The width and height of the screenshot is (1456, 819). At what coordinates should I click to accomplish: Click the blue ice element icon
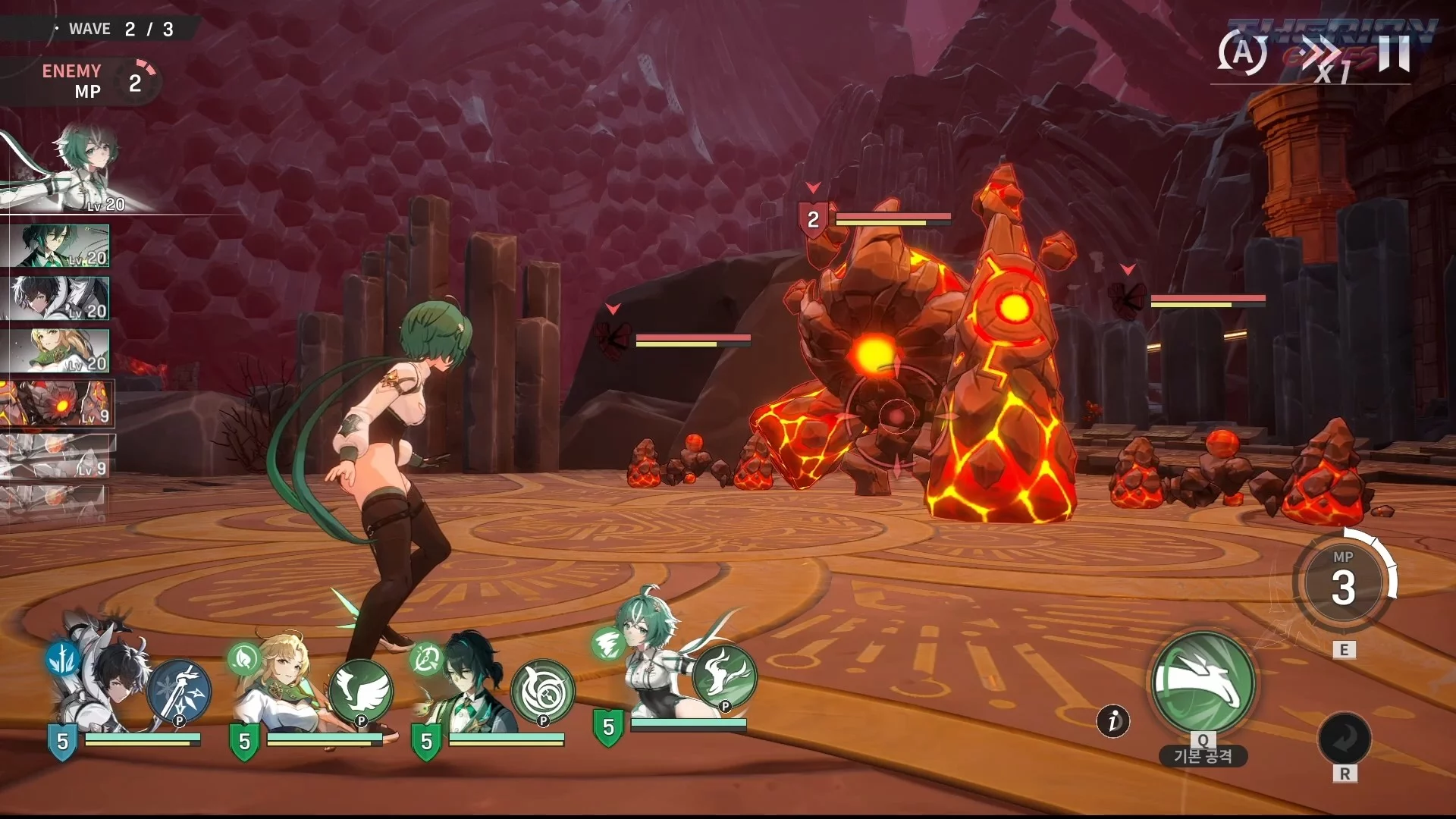coord(63,658)
